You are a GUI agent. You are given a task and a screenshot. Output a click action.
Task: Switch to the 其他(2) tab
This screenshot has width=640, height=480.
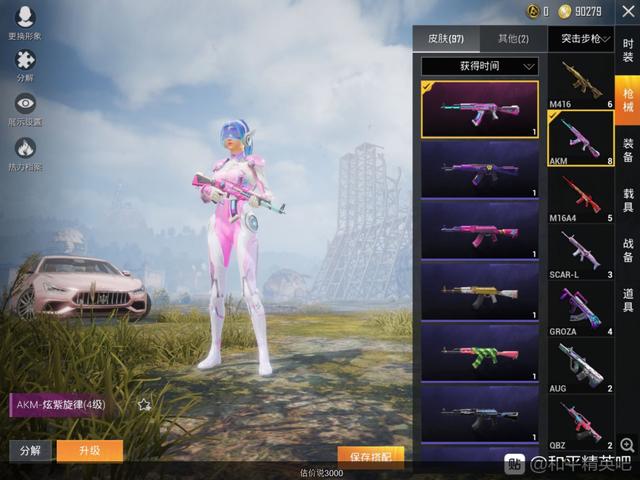point(513,39)
